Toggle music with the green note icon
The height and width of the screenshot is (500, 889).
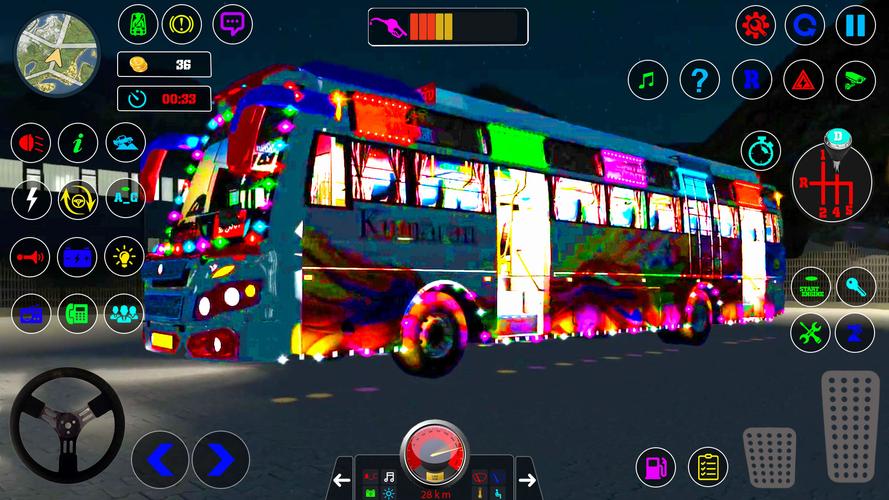click(x=648, y=79)
